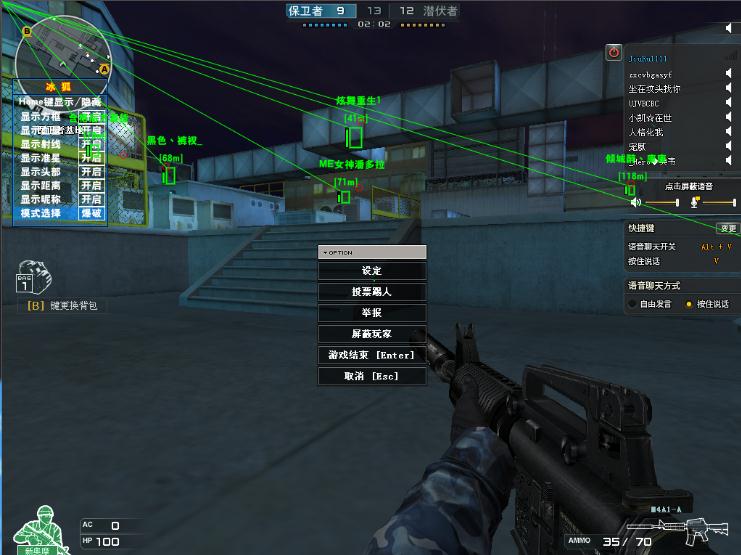This screenshot has width=741, height=555.
Task: Click the red power button in voice panel
Action: tap(614, 52)
